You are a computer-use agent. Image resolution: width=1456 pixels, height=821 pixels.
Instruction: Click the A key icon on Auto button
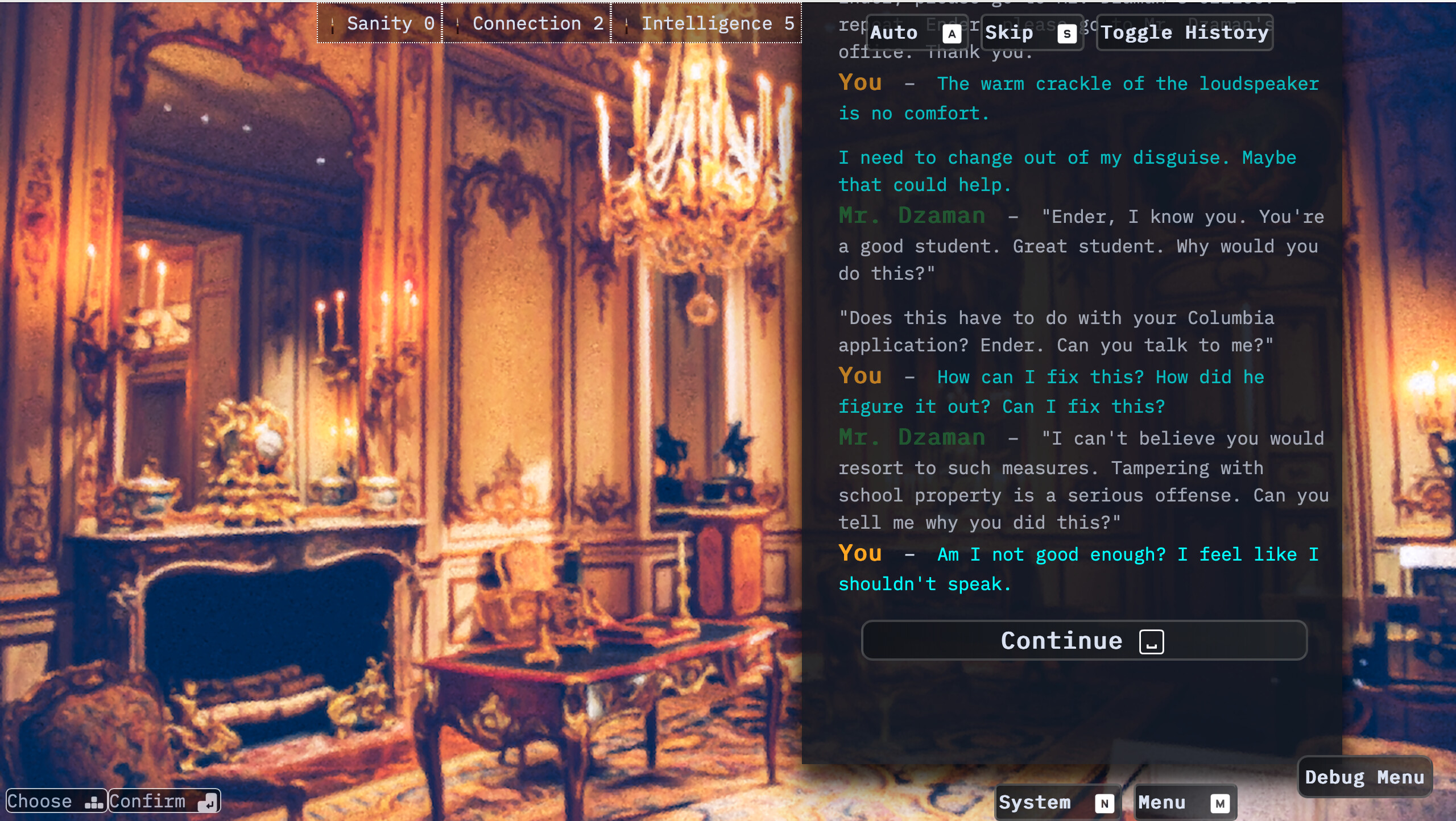[951, 34]
